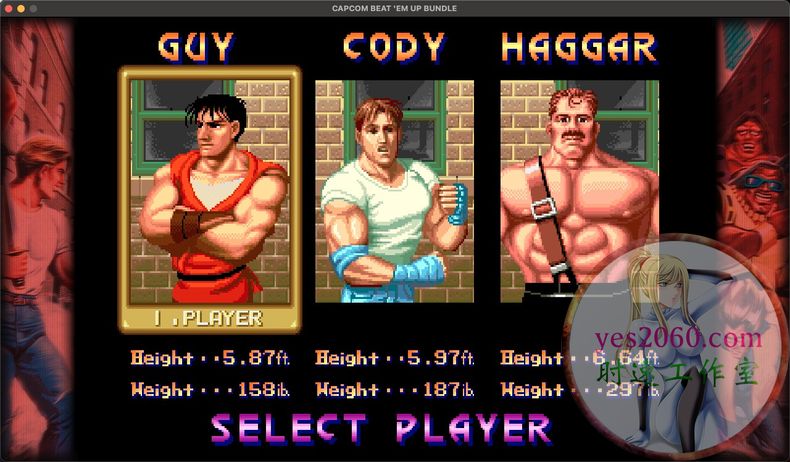Pick Haggar's character portrait
Image resolution: width=790 pixels, height=462 pixels.
[x=579, y=190]
